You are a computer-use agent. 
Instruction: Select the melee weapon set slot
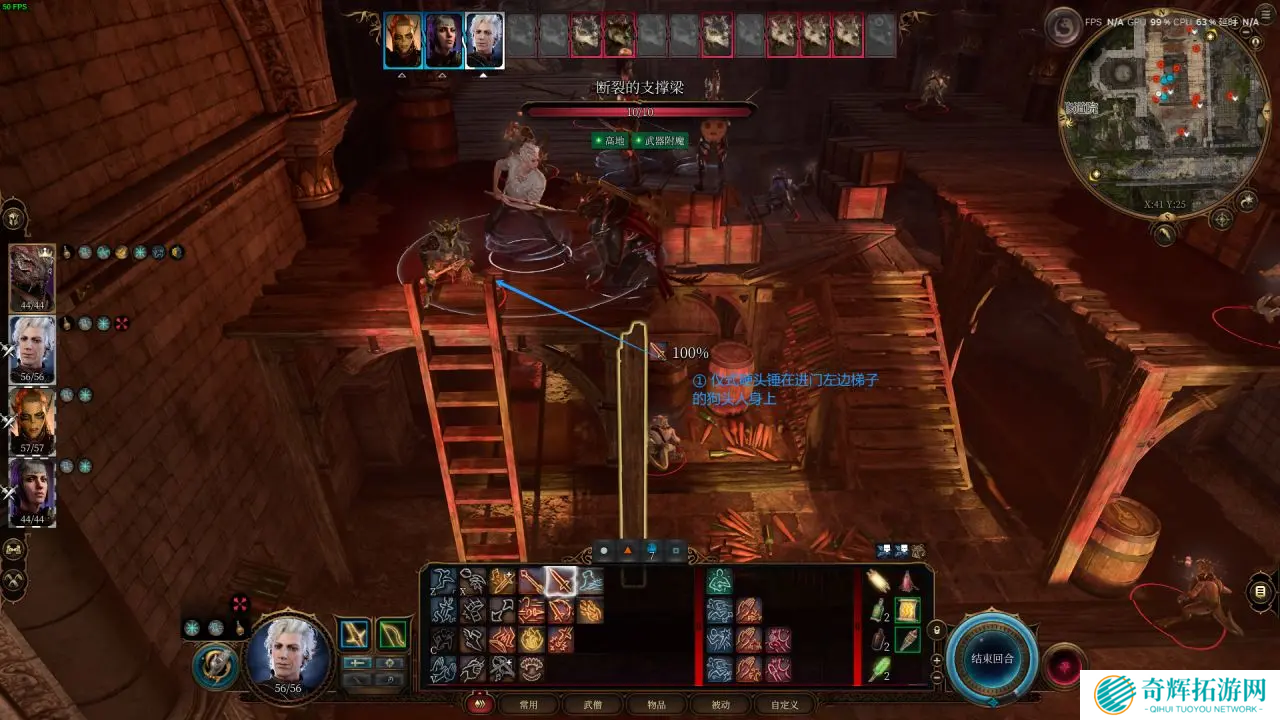tap(353, 635)
